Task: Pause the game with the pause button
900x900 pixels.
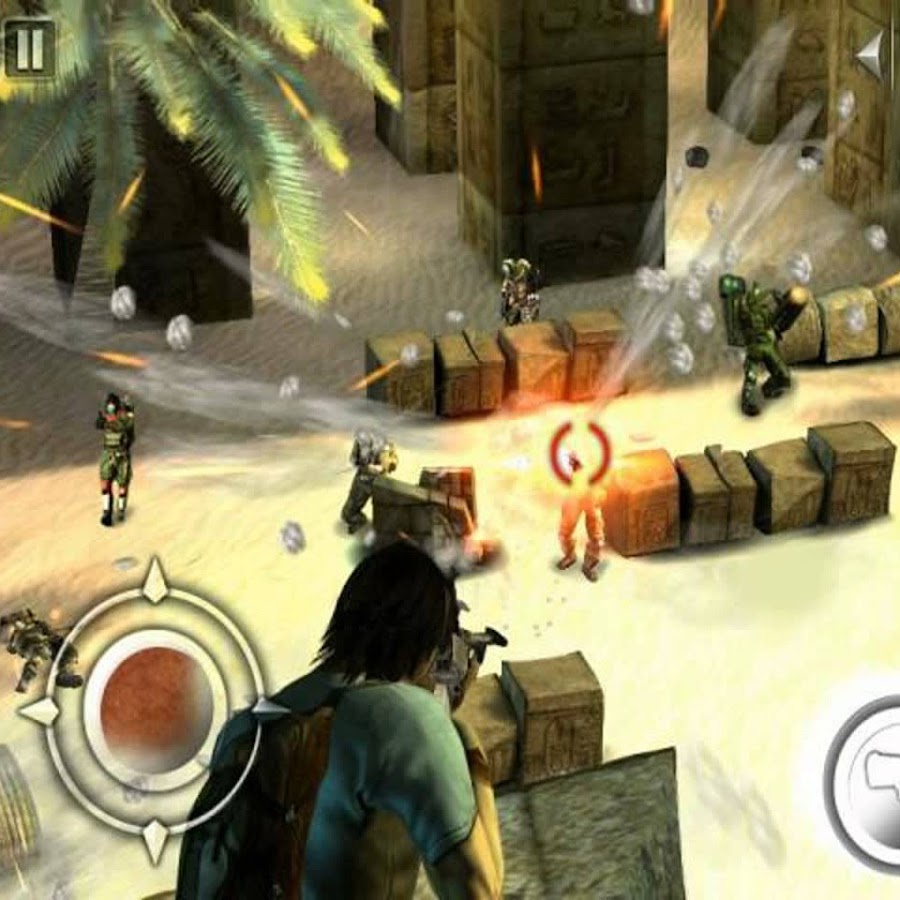Action: [x=28, y=47]
